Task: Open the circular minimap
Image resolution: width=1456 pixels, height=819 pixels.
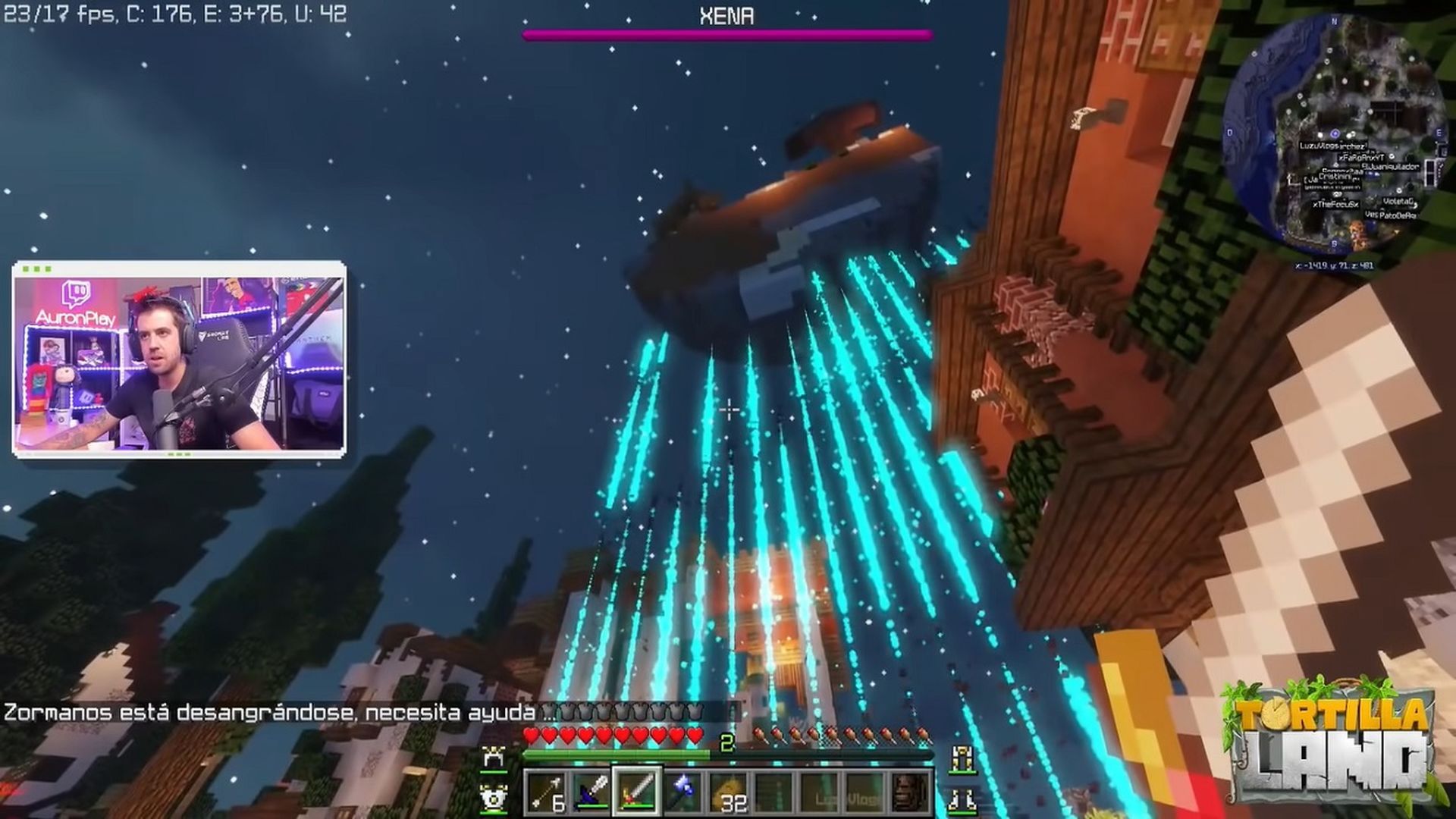Action: 1336,133
